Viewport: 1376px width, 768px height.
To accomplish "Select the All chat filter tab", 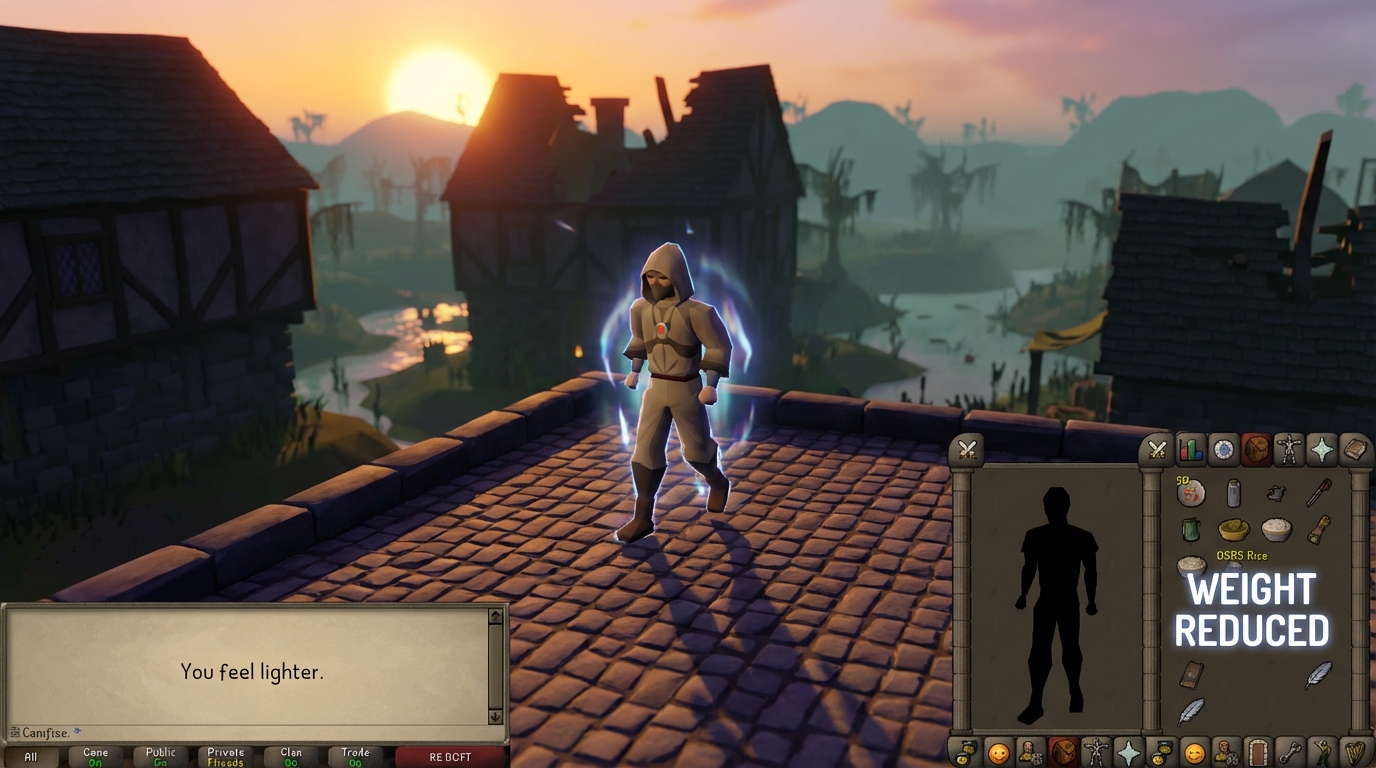I will click(31, 757).
